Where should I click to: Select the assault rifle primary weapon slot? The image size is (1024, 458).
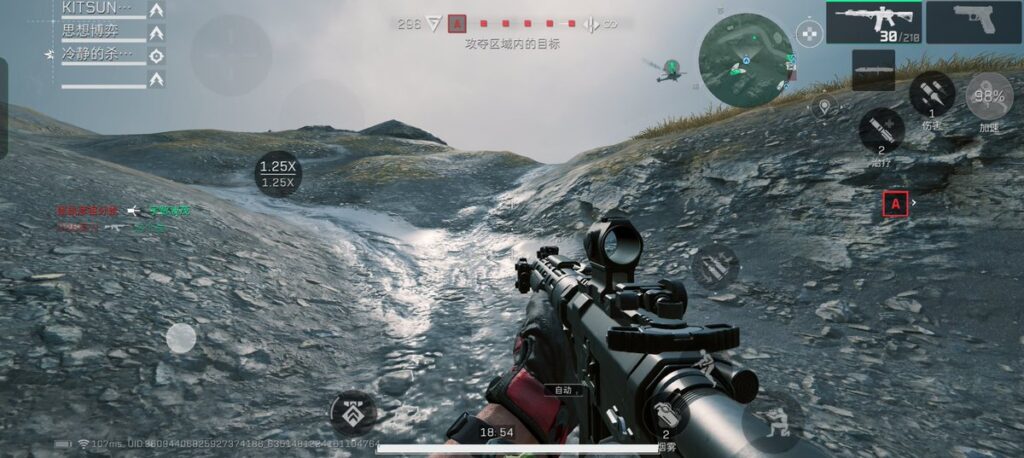873,22
